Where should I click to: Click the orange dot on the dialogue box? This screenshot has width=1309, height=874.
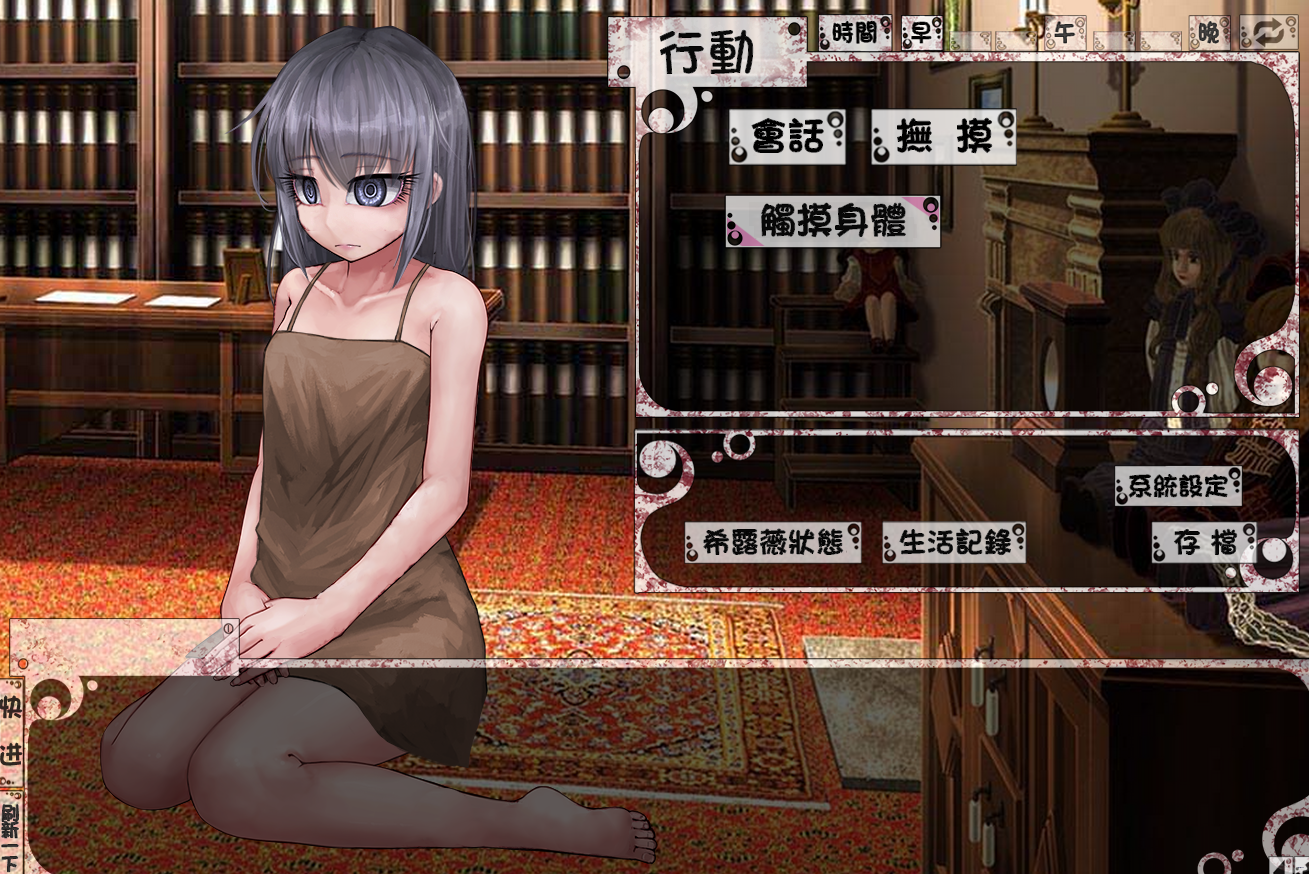(x=22, y=662)
